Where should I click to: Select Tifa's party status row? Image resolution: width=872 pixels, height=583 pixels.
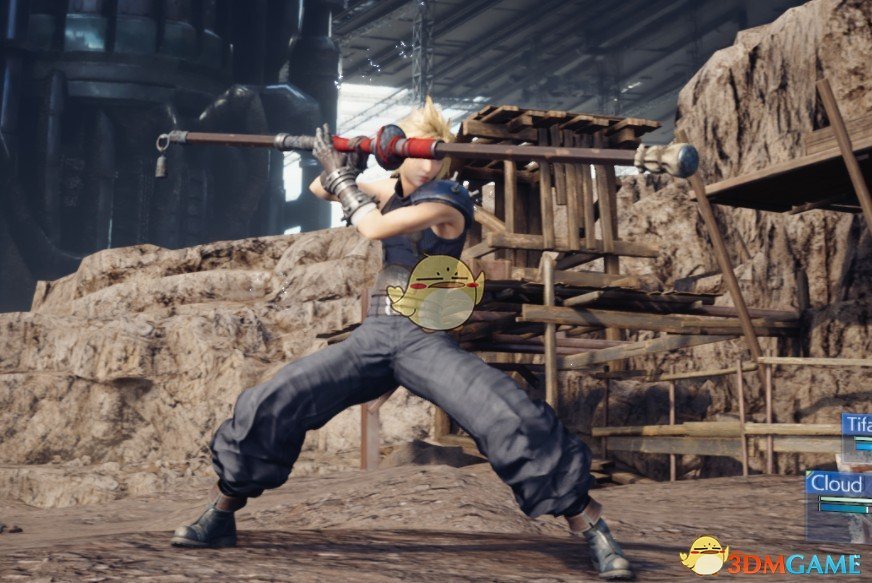click(857, 430)
